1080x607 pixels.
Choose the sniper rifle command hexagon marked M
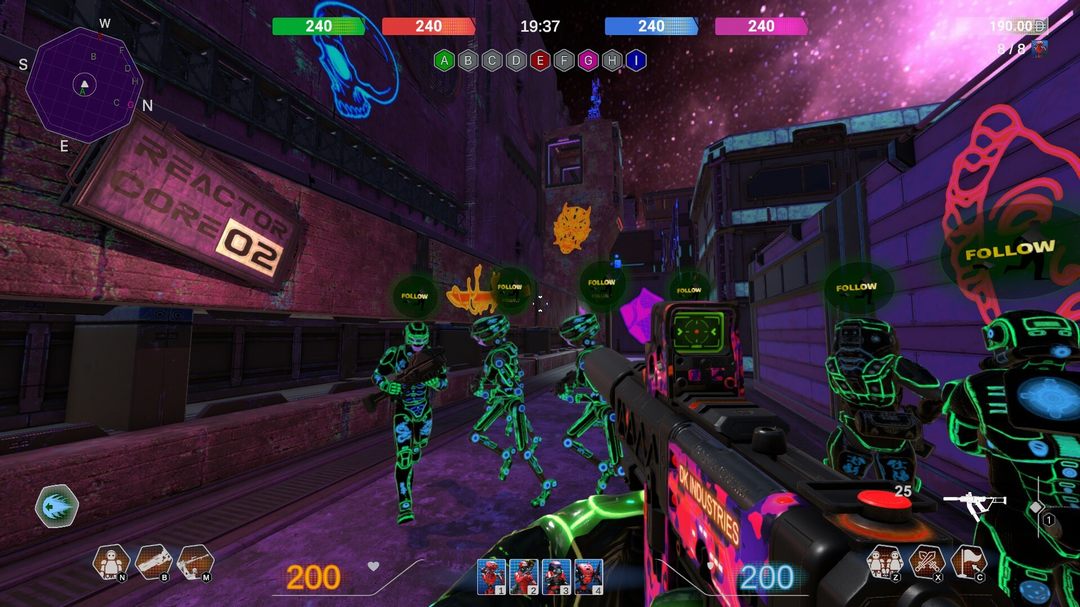pos(195,562)
